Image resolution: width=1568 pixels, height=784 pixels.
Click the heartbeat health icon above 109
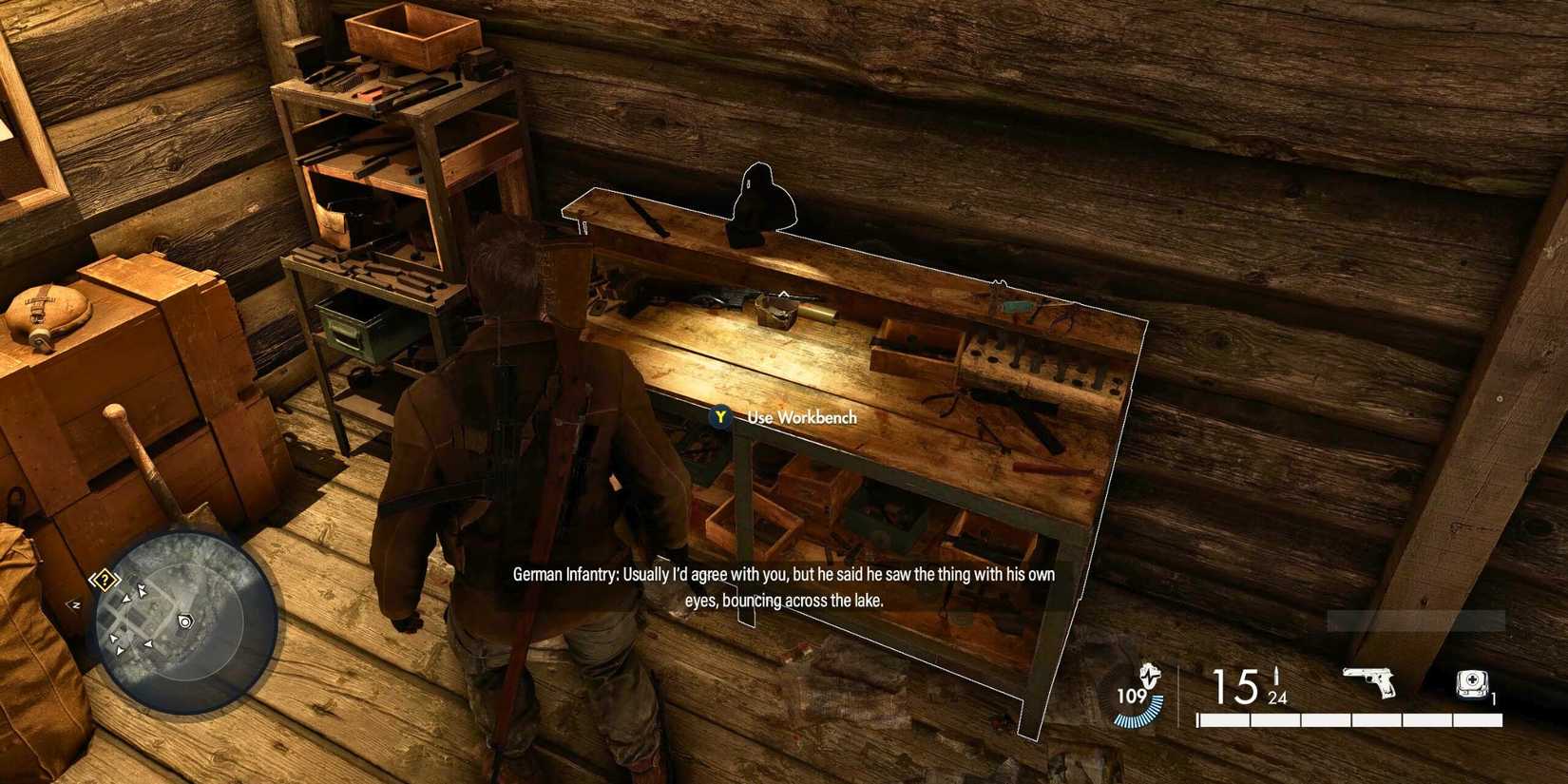tap(1149, 675)
